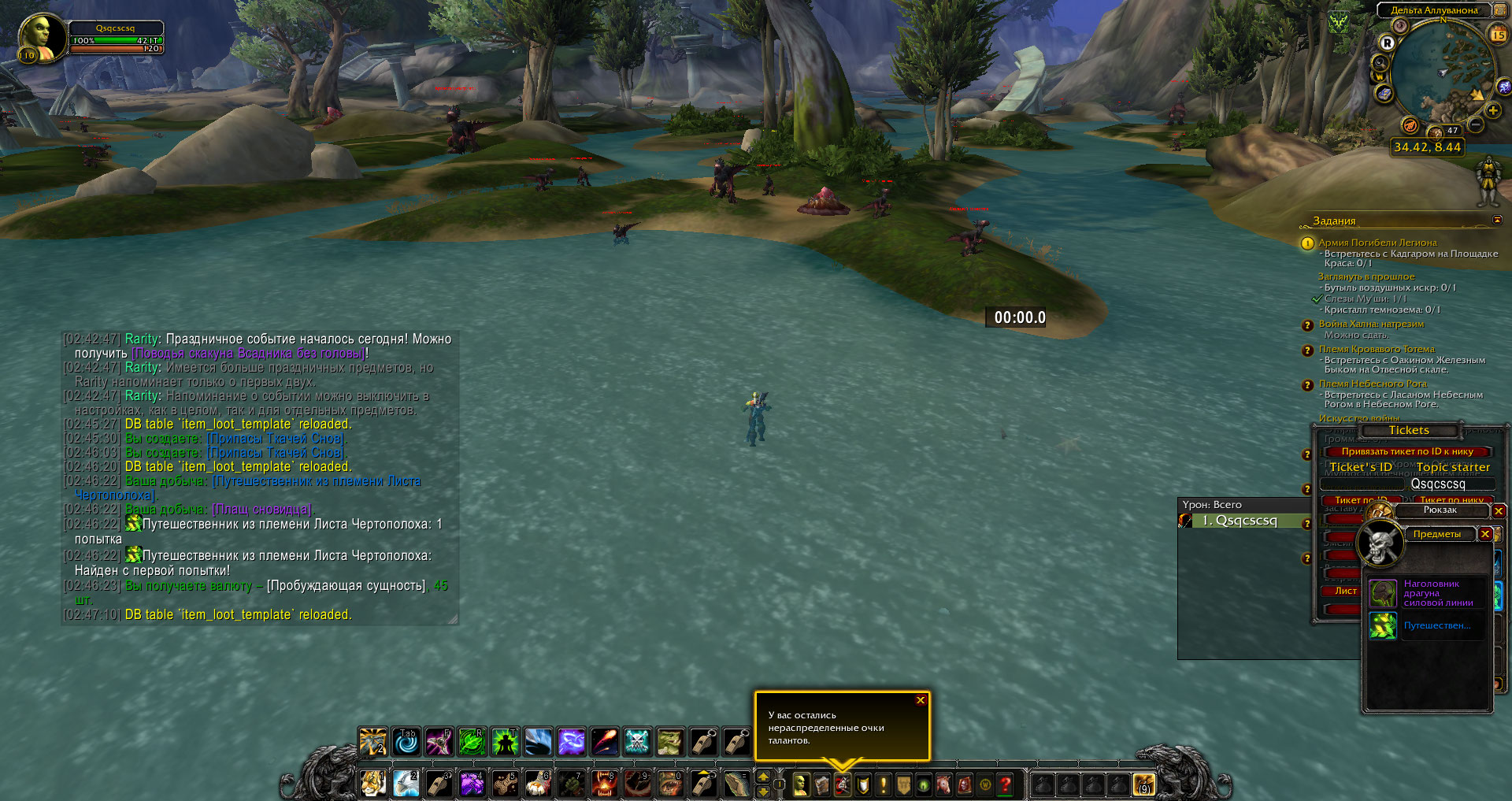Click the Привязать тикет по ID к нику button
Viewport: 1512px width, 801px height.
click(1406, 451)
